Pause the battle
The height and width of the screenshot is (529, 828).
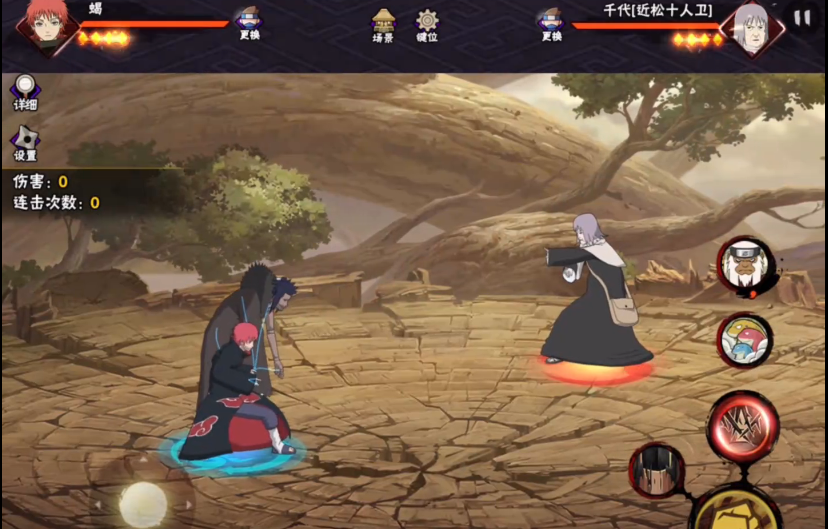pos(802,18)
